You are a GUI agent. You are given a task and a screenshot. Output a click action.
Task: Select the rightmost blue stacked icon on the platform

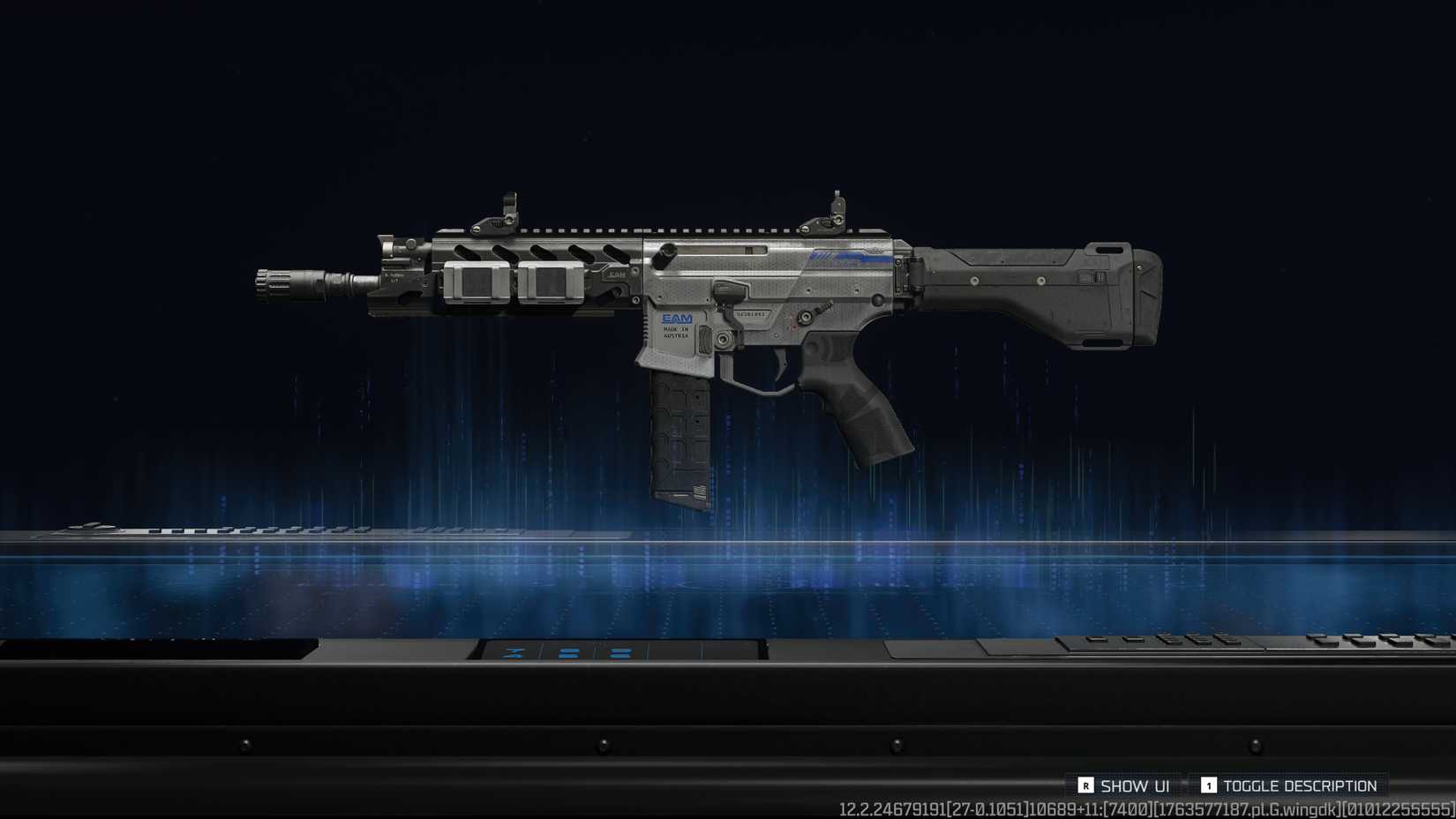621,655
